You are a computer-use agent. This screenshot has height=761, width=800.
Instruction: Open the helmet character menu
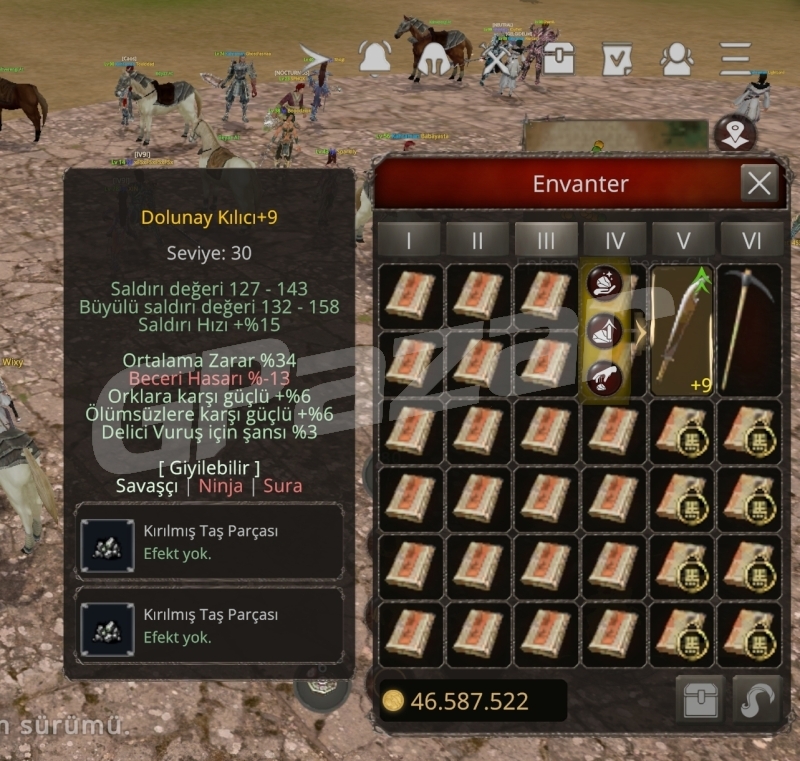[434, 58]
